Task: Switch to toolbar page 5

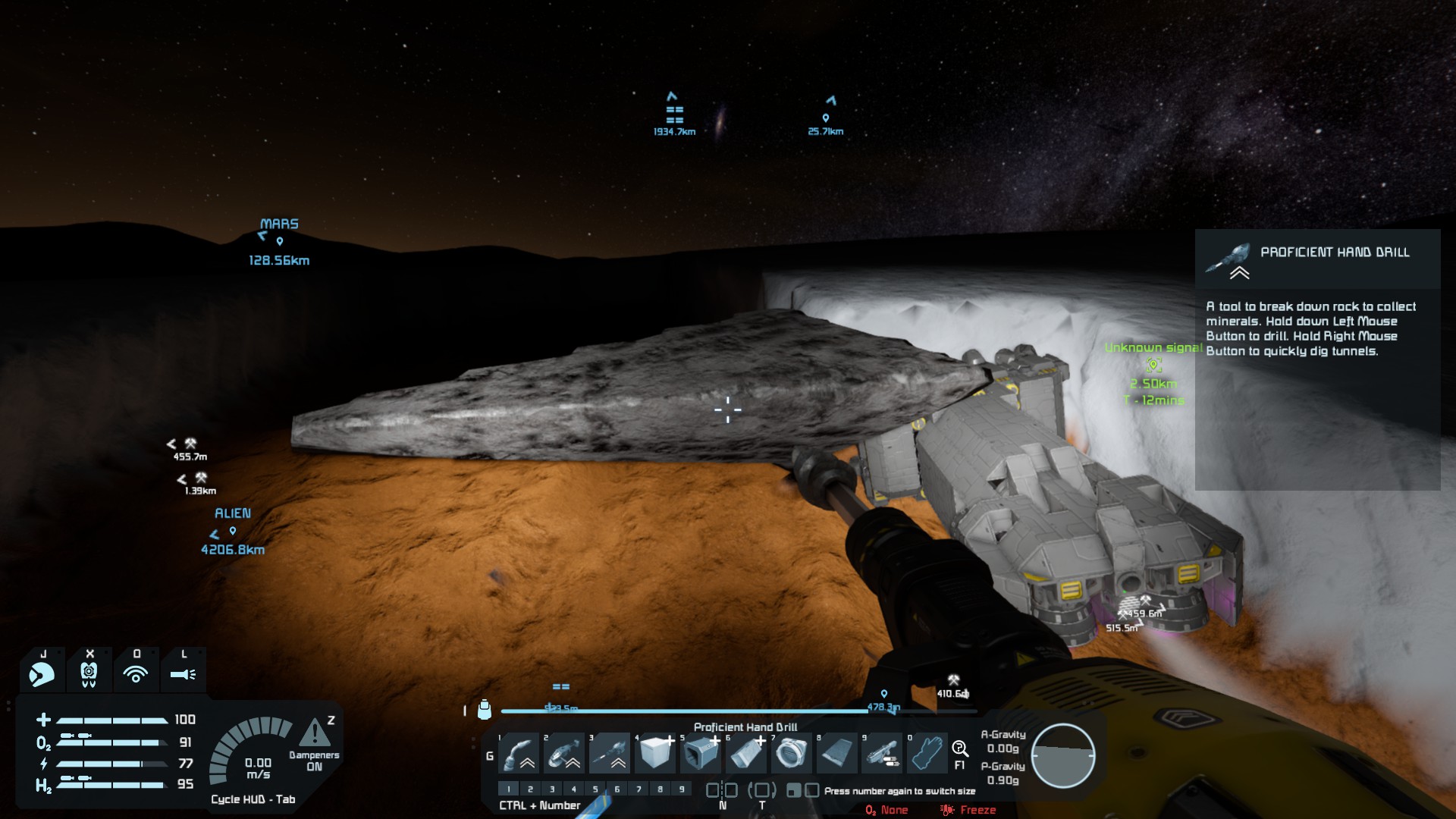Action: pos(595,789)
